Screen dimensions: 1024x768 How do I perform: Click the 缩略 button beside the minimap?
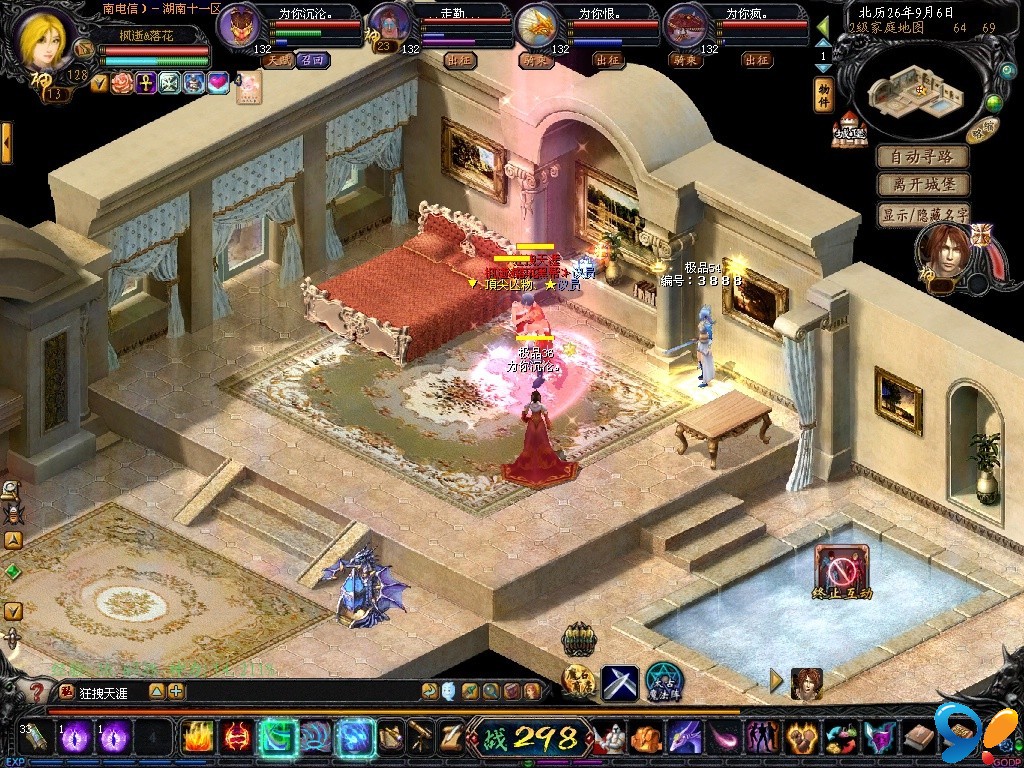tap(983, 128)
